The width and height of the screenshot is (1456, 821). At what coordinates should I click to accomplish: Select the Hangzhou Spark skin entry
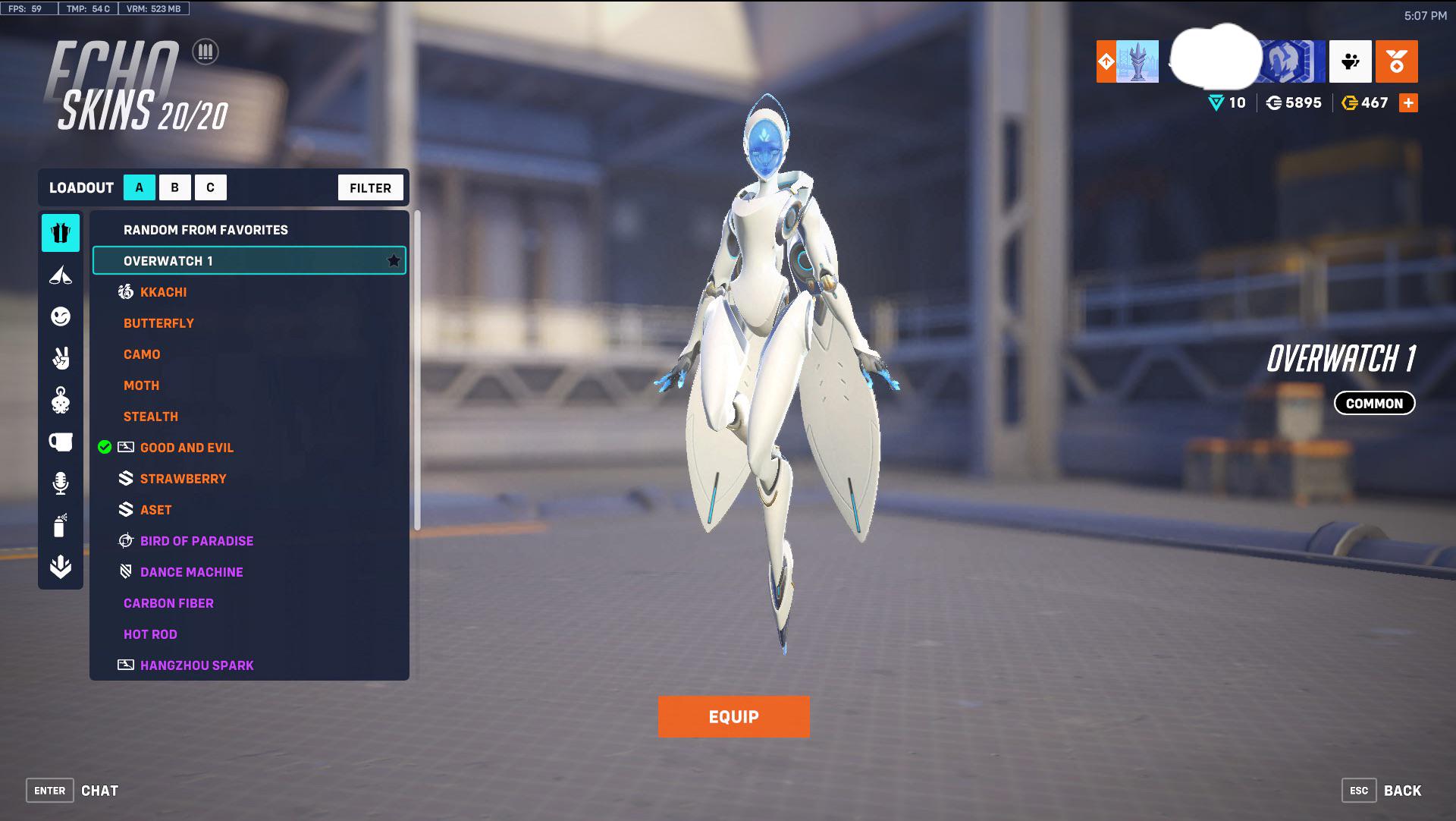coord(196,665)
